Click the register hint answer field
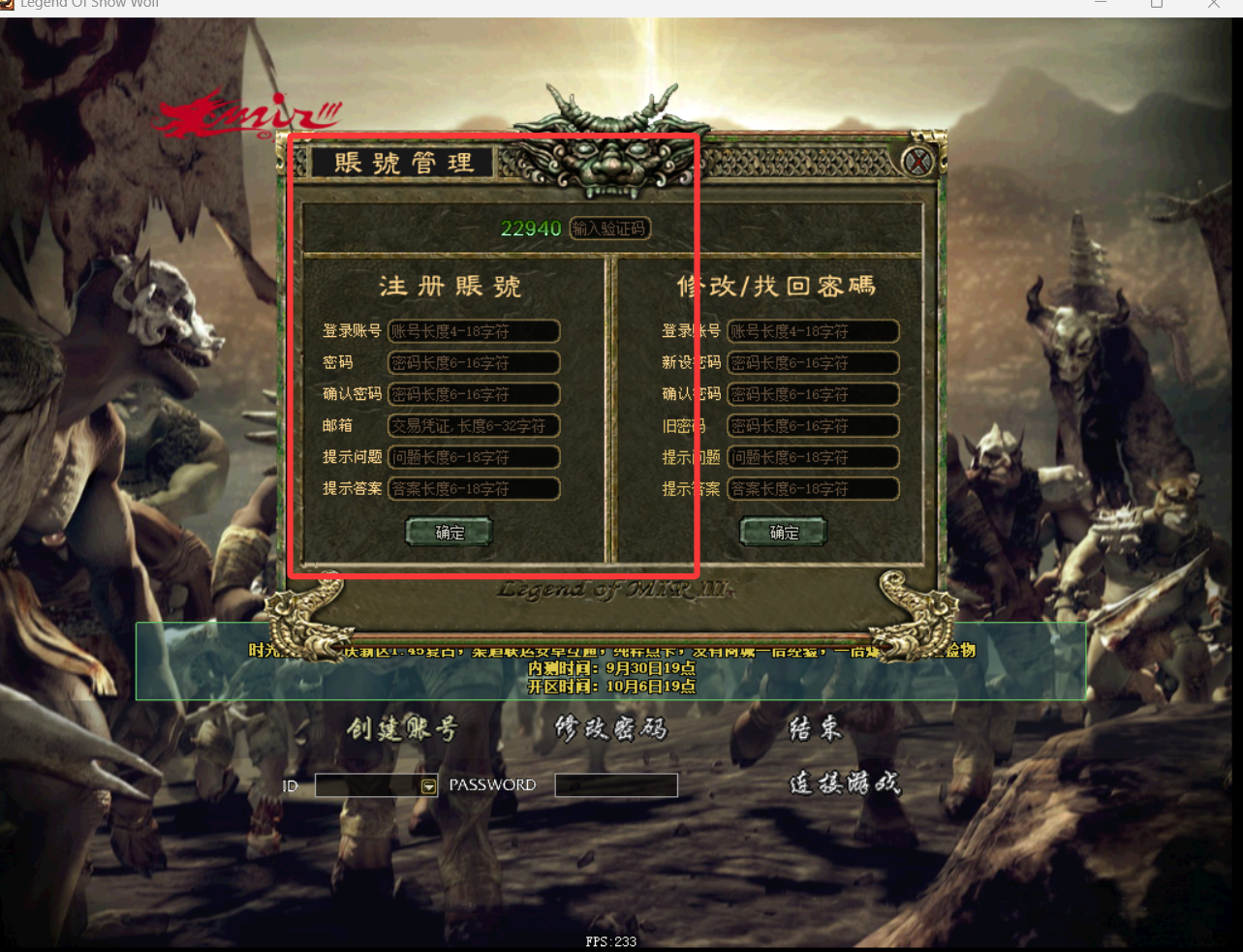The height and width of the screenshot is (952, 1243). click(x=474, y=488)
